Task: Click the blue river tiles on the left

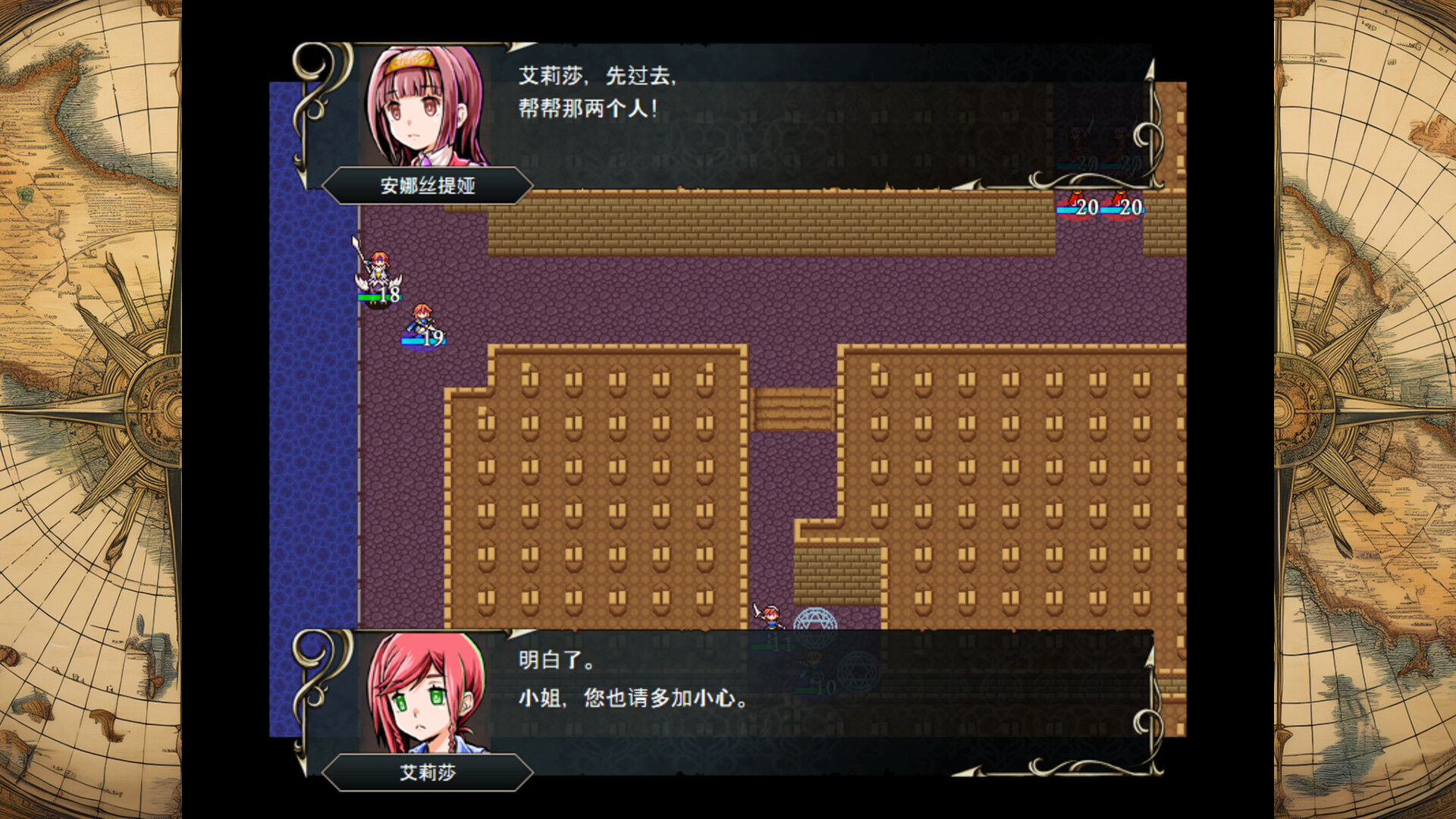Action: coord(311,455)
